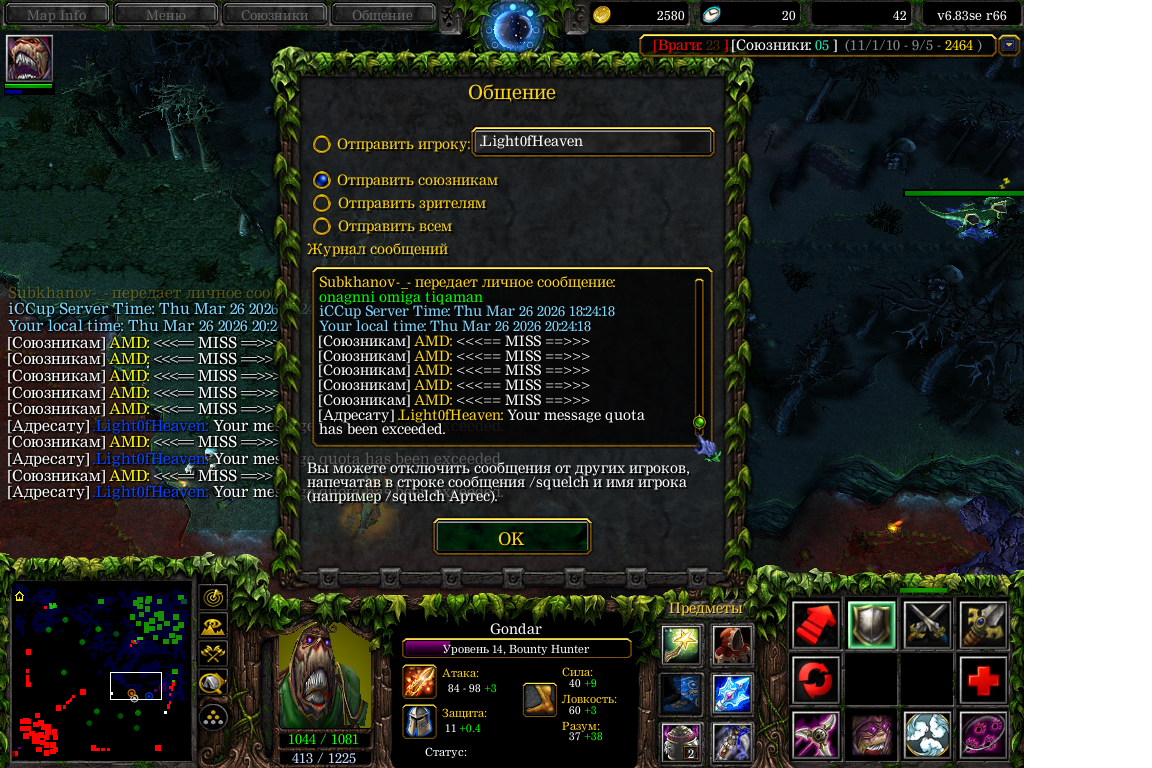
Task: Activate the Wind Walk cloud ability
Action: click(x=927, y=735)
